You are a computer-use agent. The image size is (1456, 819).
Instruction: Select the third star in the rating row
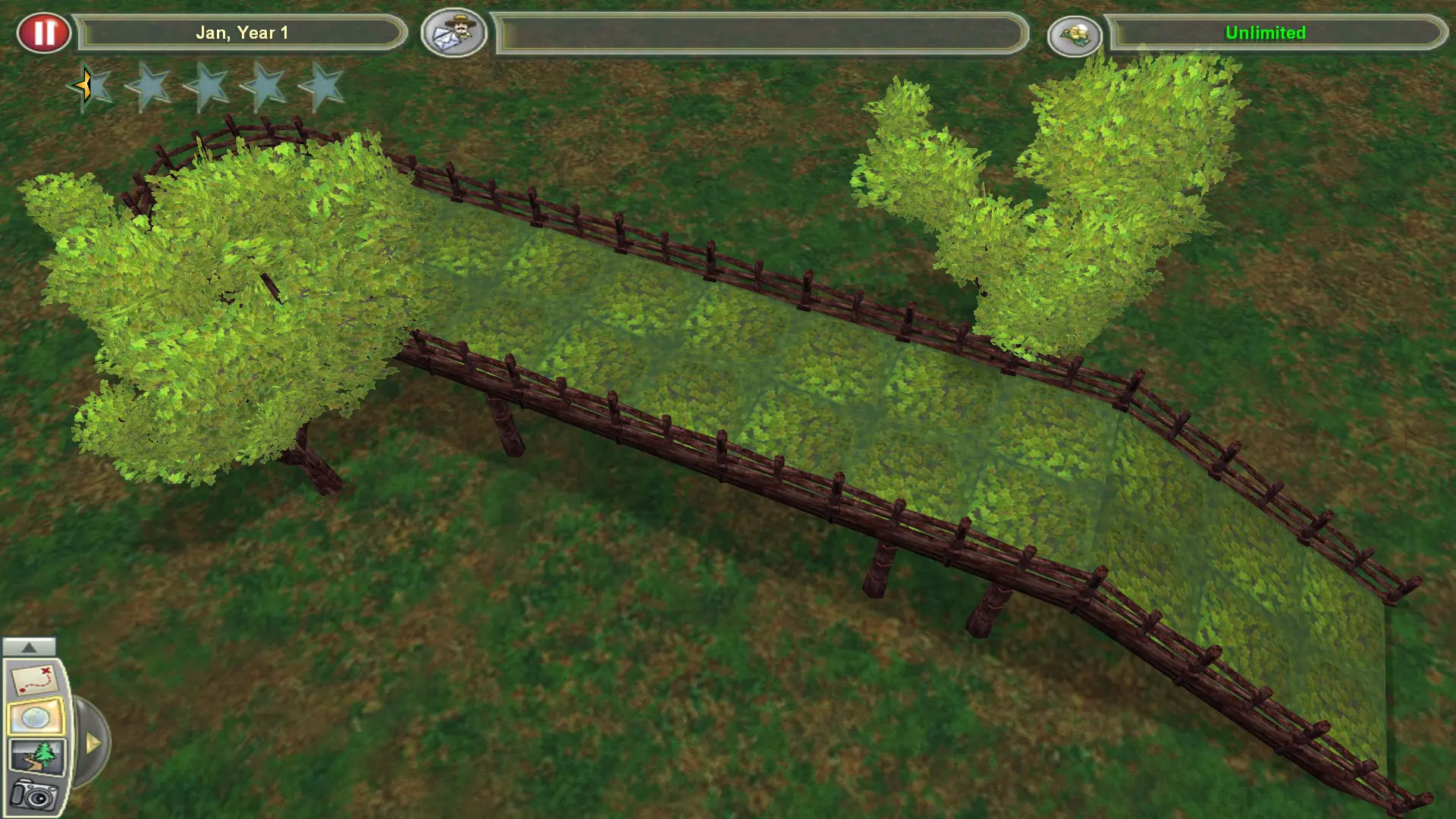(209, 86)
